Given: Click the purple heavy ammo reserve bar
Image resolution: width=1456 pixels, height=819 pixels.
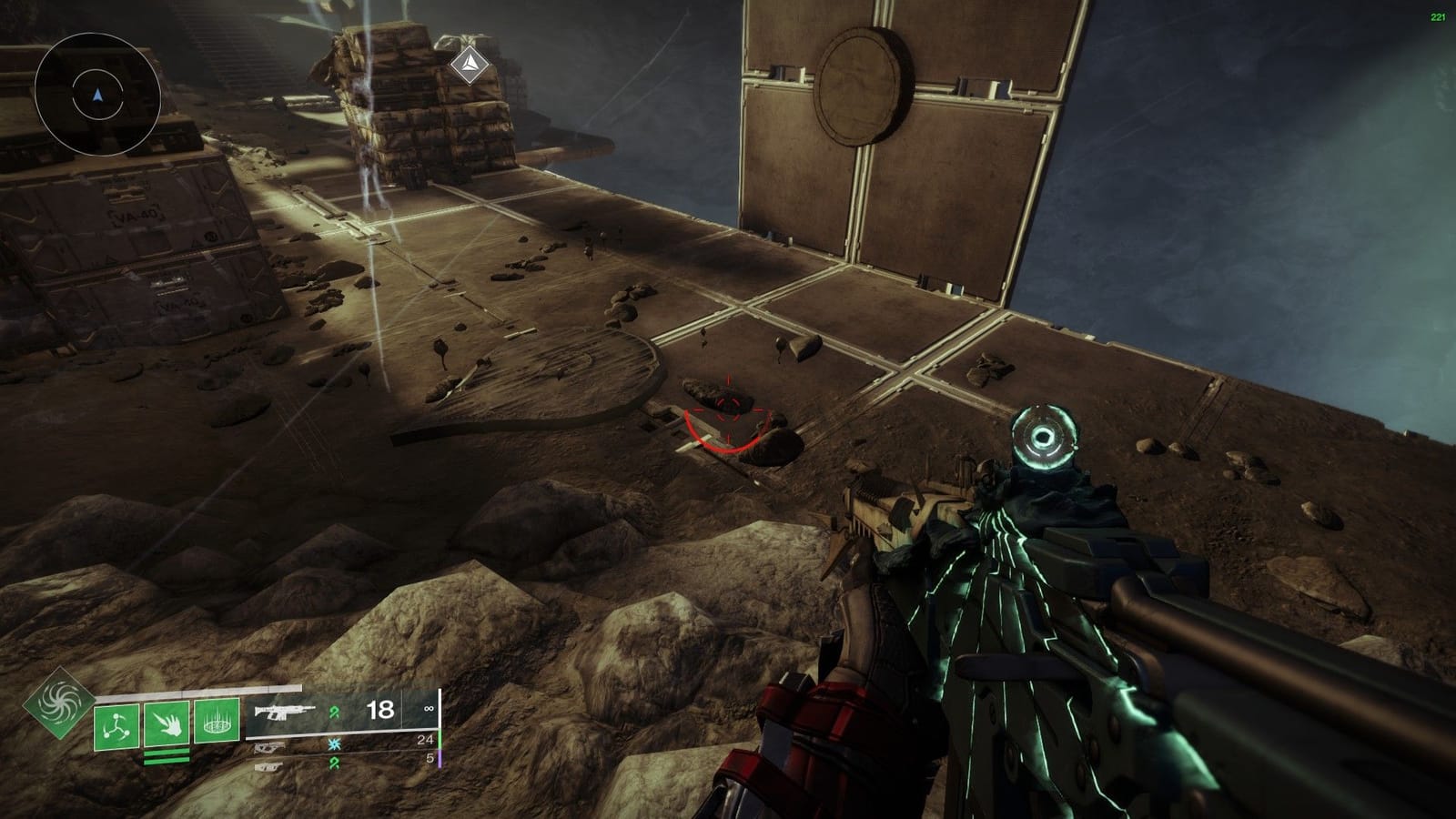Looking at the screenshot, I should 440,761.
